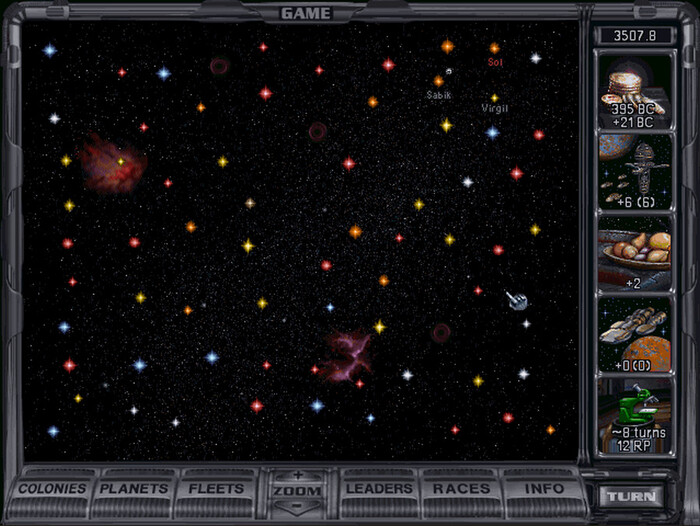This screenshot has height=526, width=700.
Task: Open the freighters panel
Action: click(x=635, y=335)
